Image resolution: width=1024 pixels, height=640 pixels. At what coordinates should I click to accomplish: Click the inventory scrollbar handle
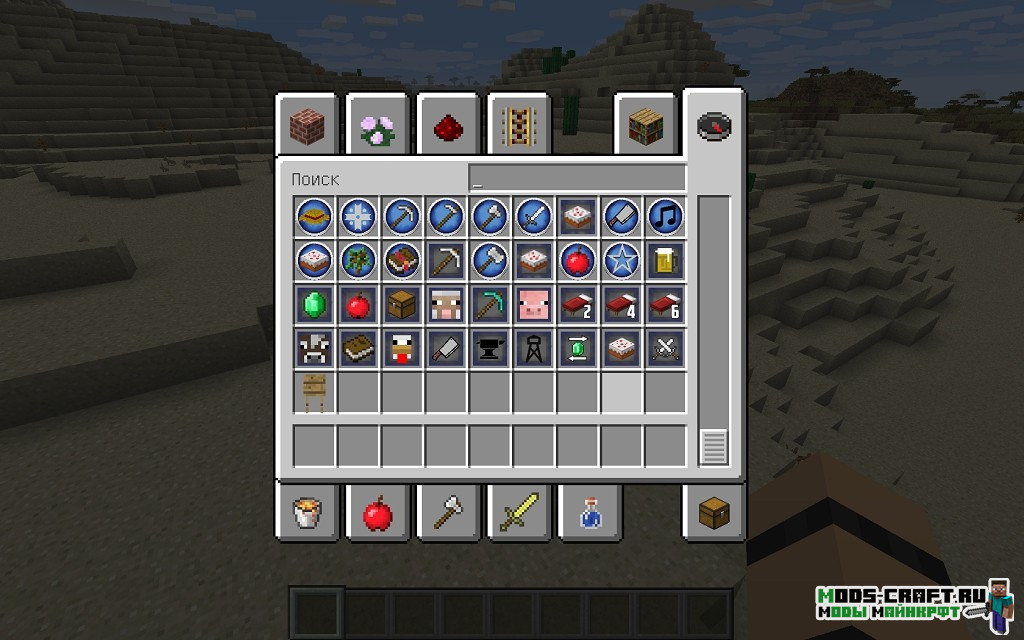(x=713, y=447)
